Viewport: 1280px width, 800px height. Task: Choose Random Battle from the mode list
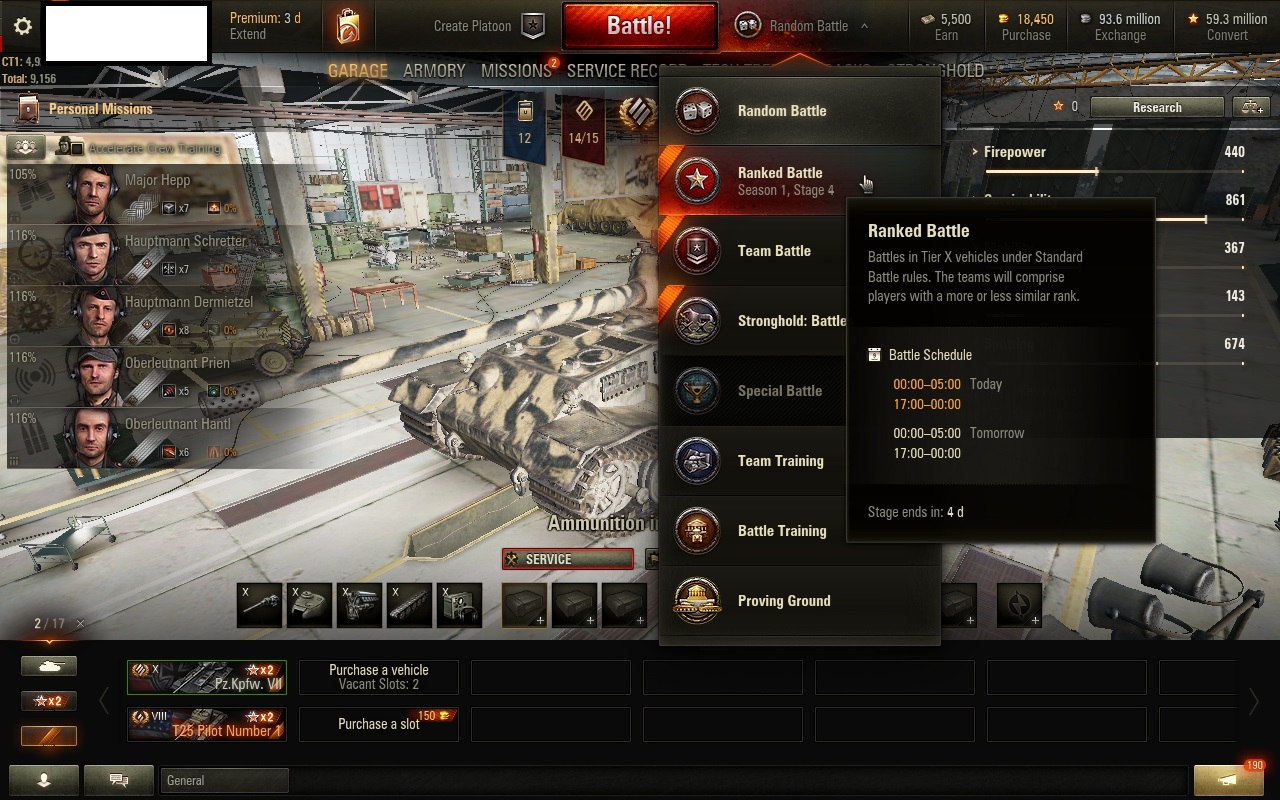[781, 111]
